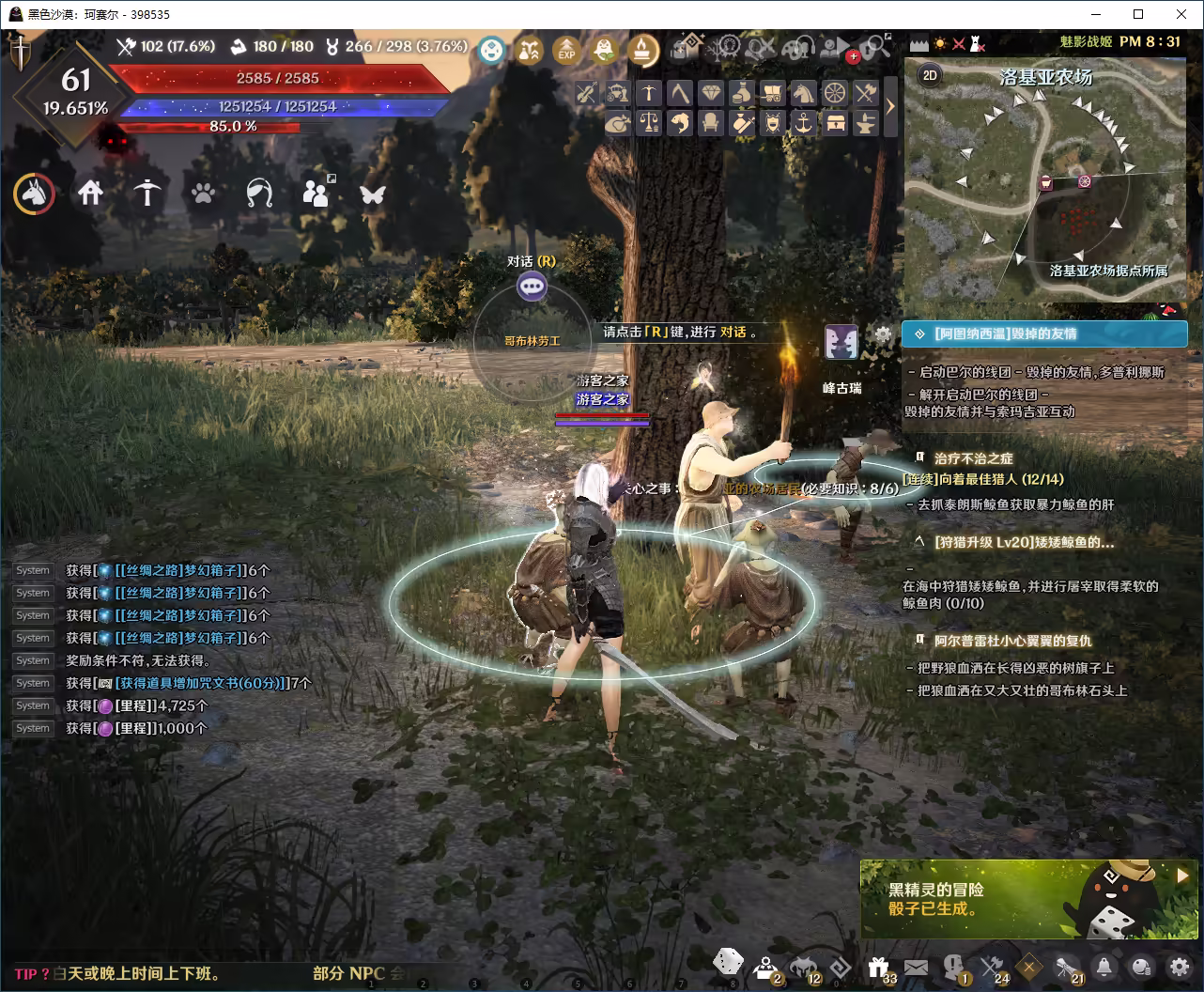
Task: Open the gift box rewards icon
Action: (x=879, y=966)
